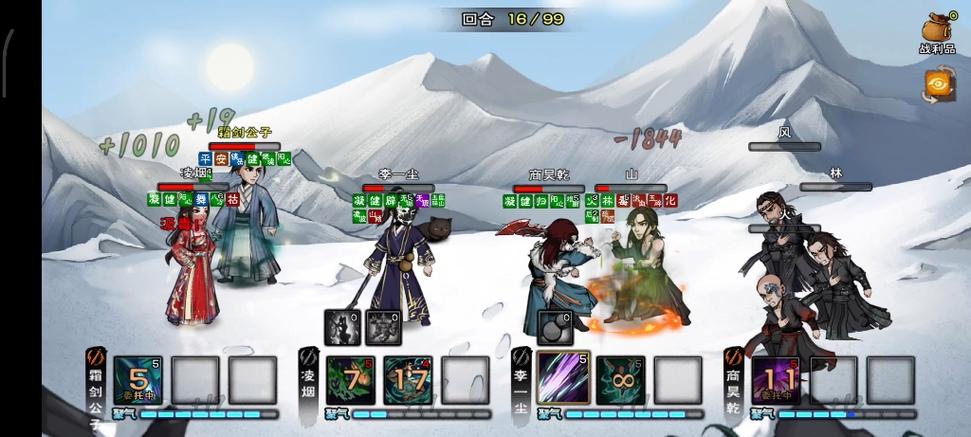Image resolution: width=971 pixels, height=437 pixels.
Task: Toggle the orange eye view button
Action: pyautogui.click(x=938, y=85)
